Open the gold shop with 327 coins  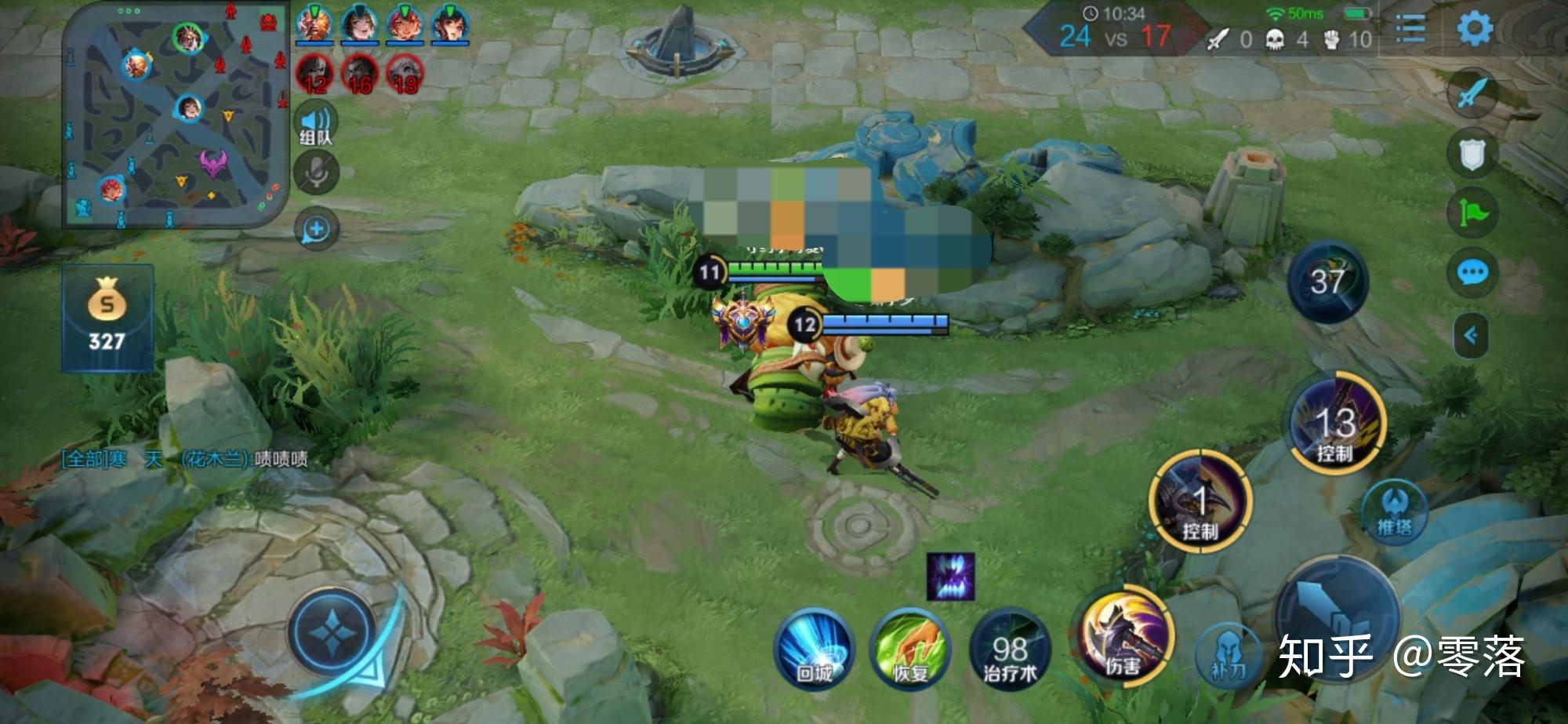tap(107, 318)
